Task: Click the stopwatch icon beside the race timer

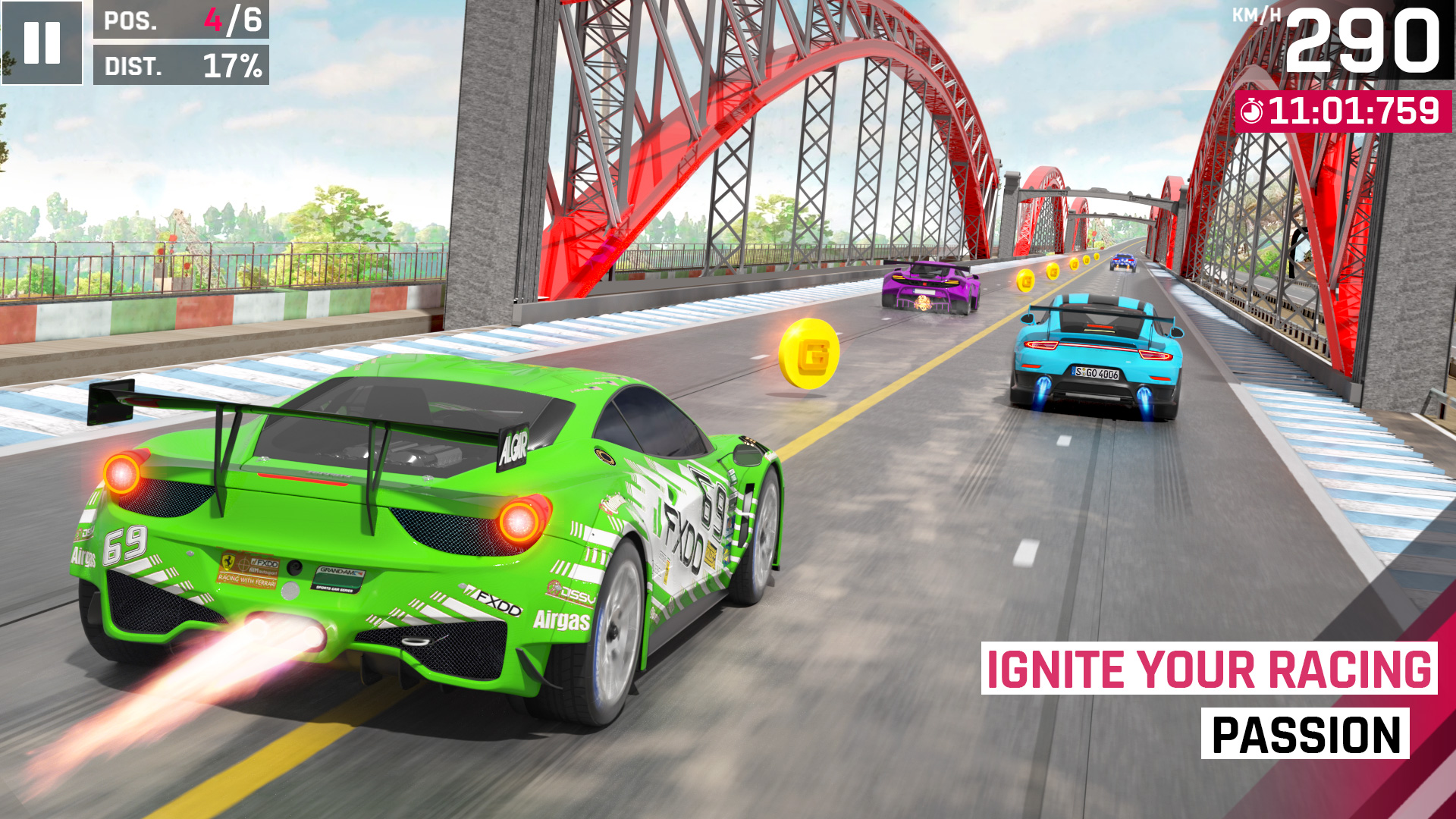Action: [1252, 111]
